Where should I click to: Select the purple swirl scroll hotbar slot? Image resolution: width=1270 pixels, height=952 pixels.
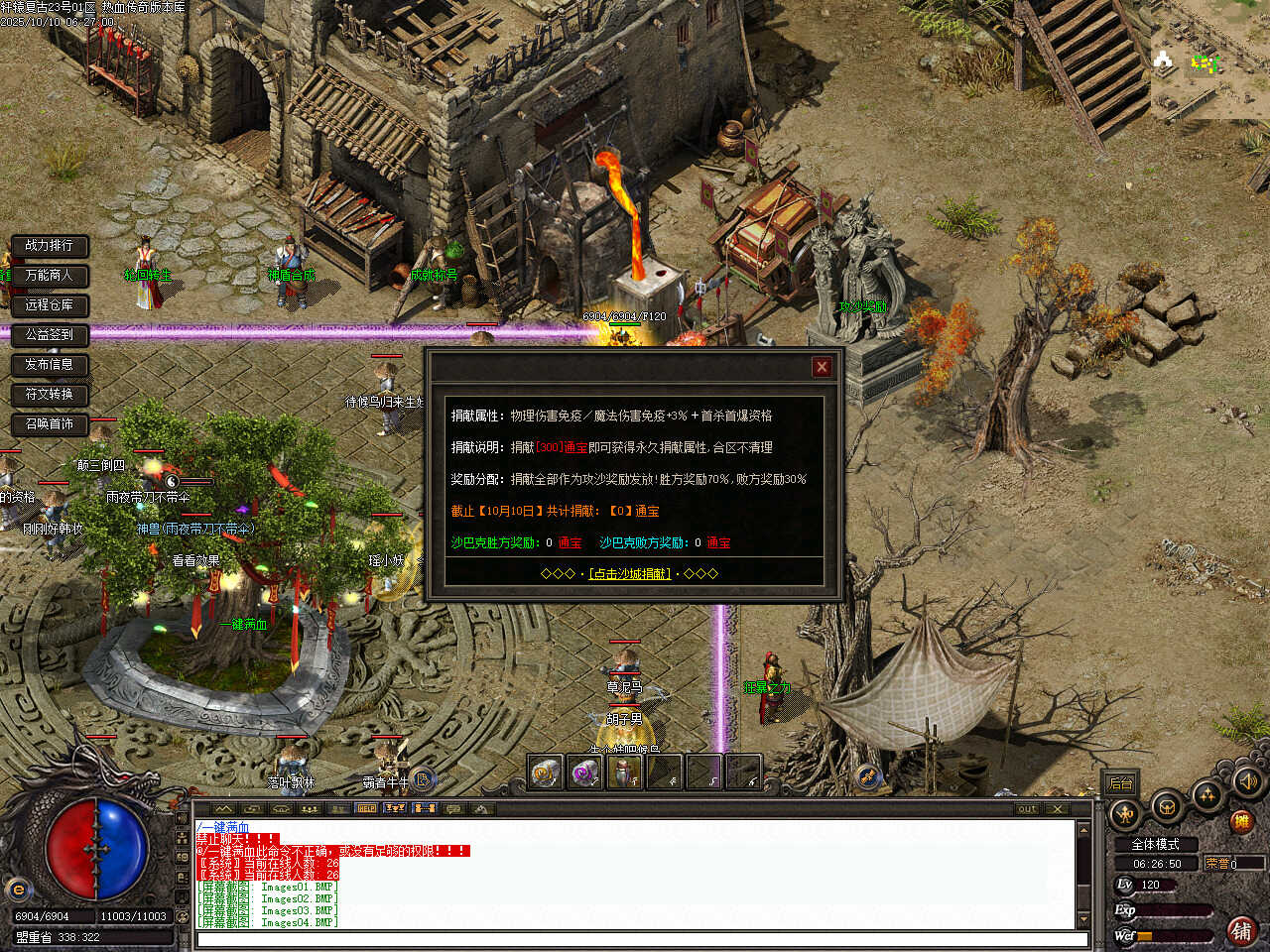[585, 773]
